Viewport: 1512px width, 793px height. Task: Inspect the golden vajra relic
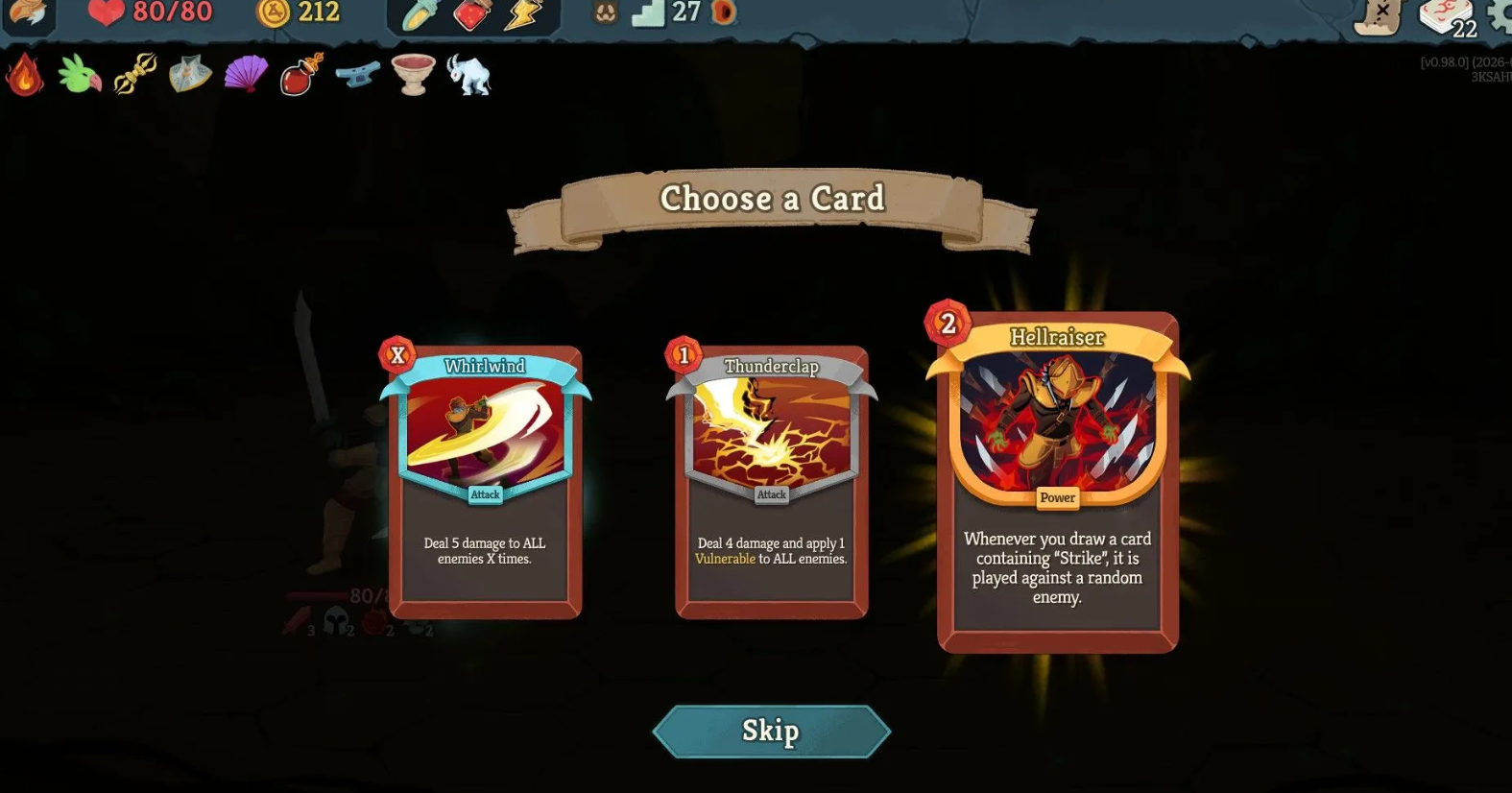[x=135, y=74]
